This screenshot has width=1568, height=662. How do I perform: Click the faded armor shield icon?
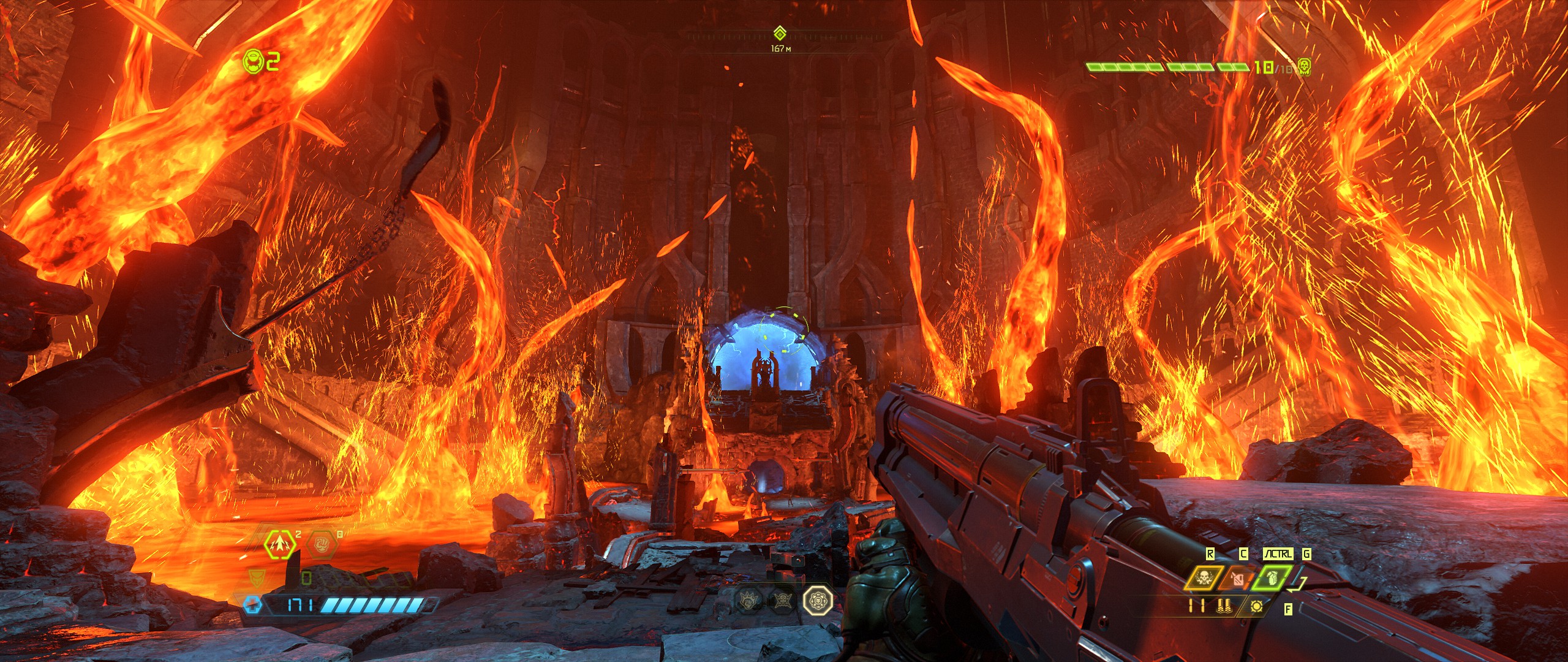(x=257, y=577)
